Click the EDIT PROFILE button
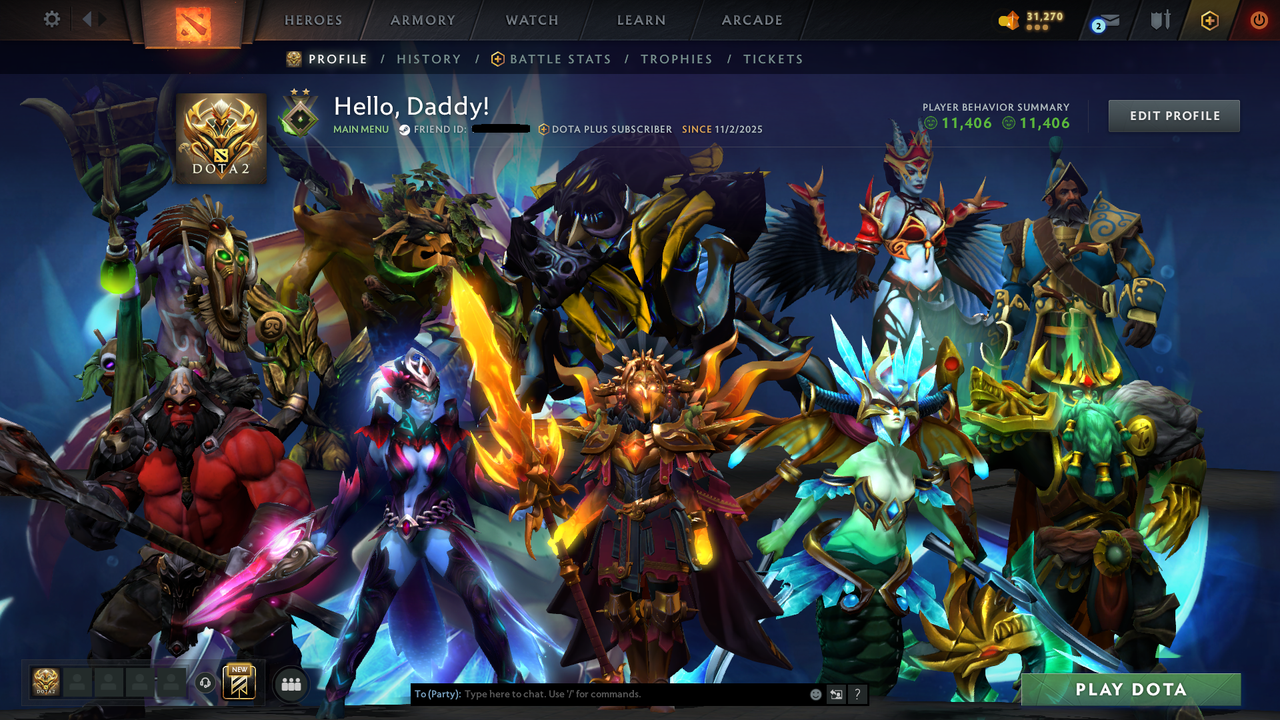1280x720 pixels. (x=1173, y=115)
